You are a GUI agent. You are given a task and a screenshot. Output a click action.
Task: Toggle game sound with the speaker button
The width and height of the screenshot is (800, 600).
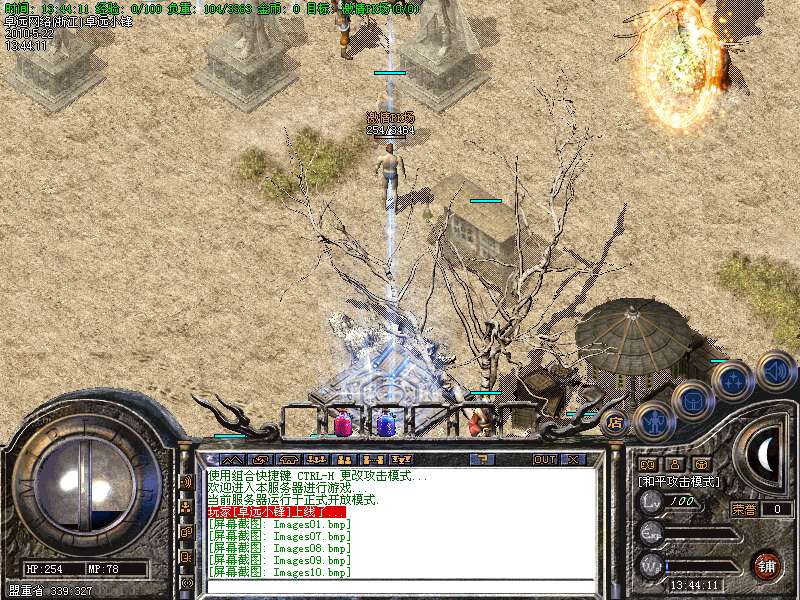pyautogui.click(x=774, y=370)
